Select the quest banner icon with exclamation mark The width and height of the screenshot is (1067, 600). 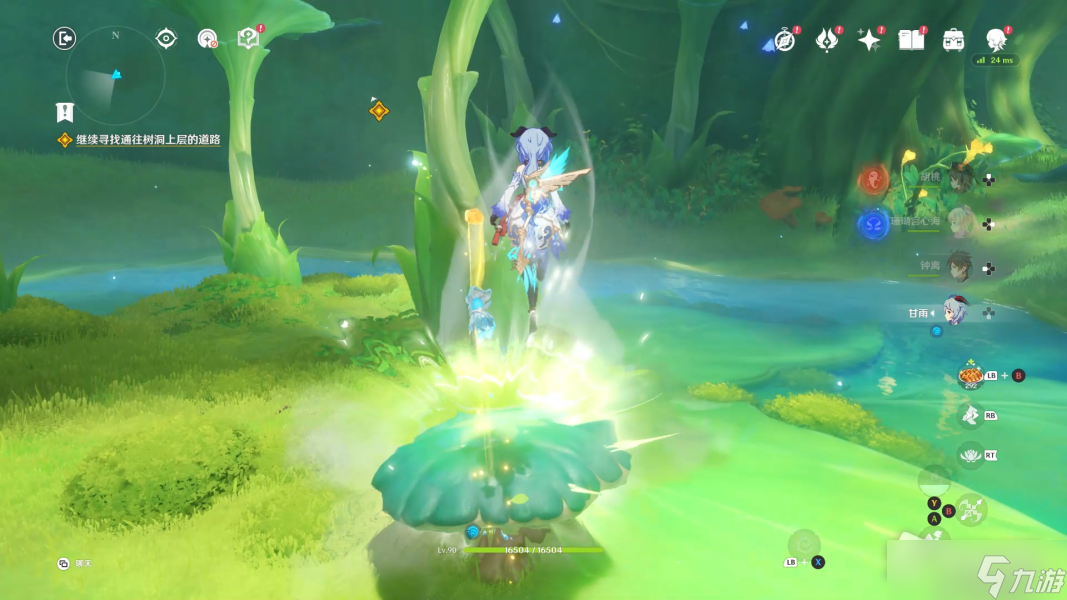click(65, 112)
